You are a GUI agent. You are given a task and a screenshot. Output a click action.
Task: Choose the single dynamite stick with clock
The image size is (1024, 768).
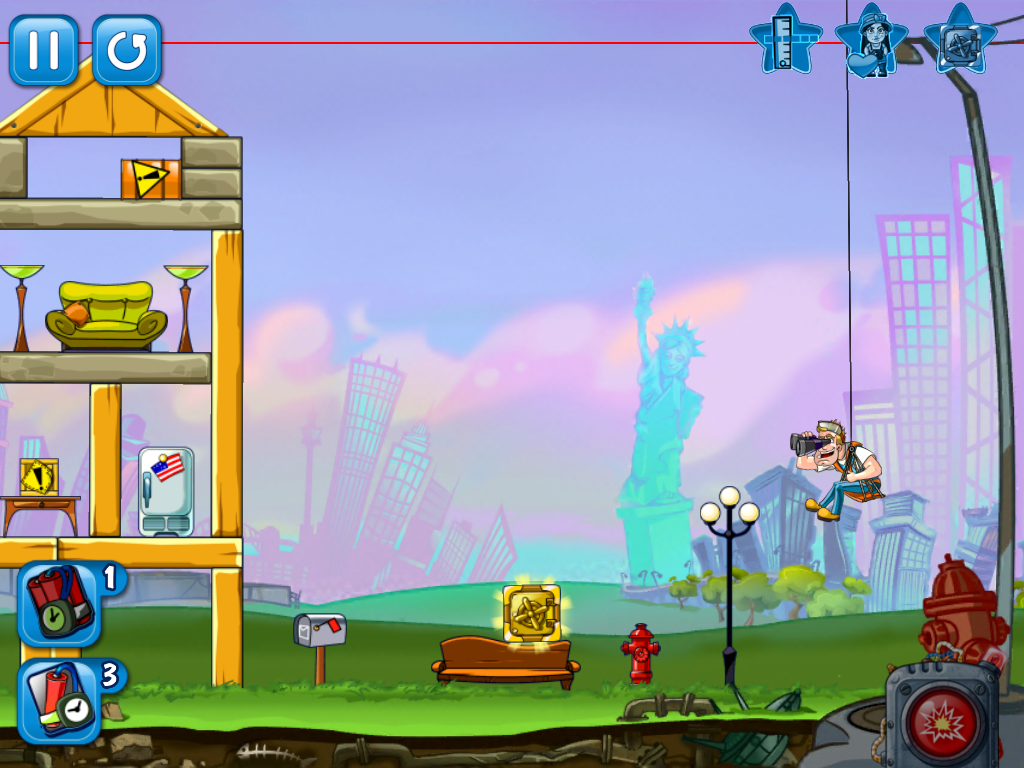coord(59,699)
